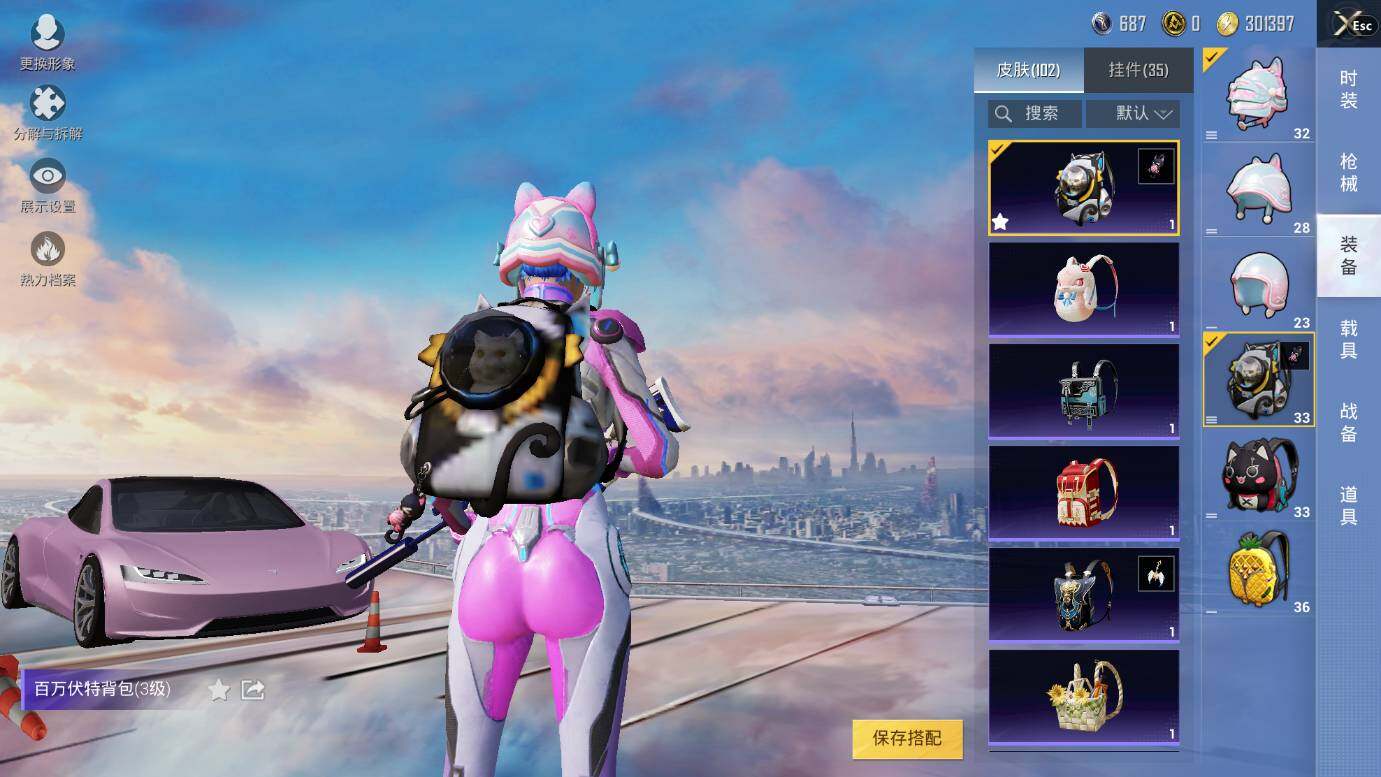Switch to the 时装 fashion category
Image resolution: width=1381 pixels, height=777 pixels.
[x=1348, y=90]
